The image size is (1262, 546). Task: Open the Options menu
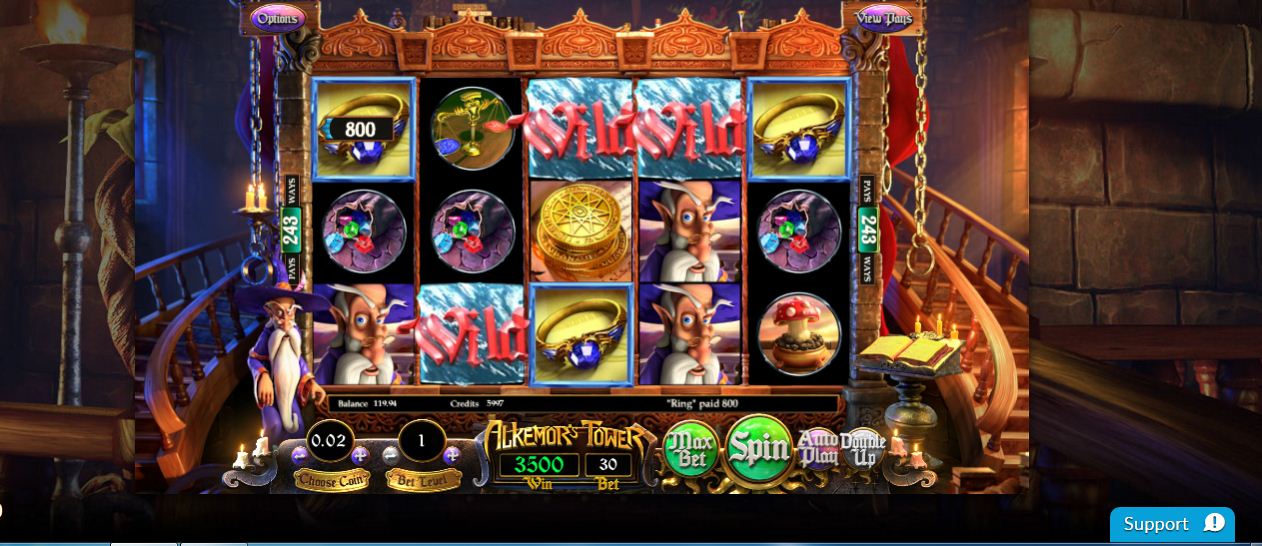click(276, 18)
